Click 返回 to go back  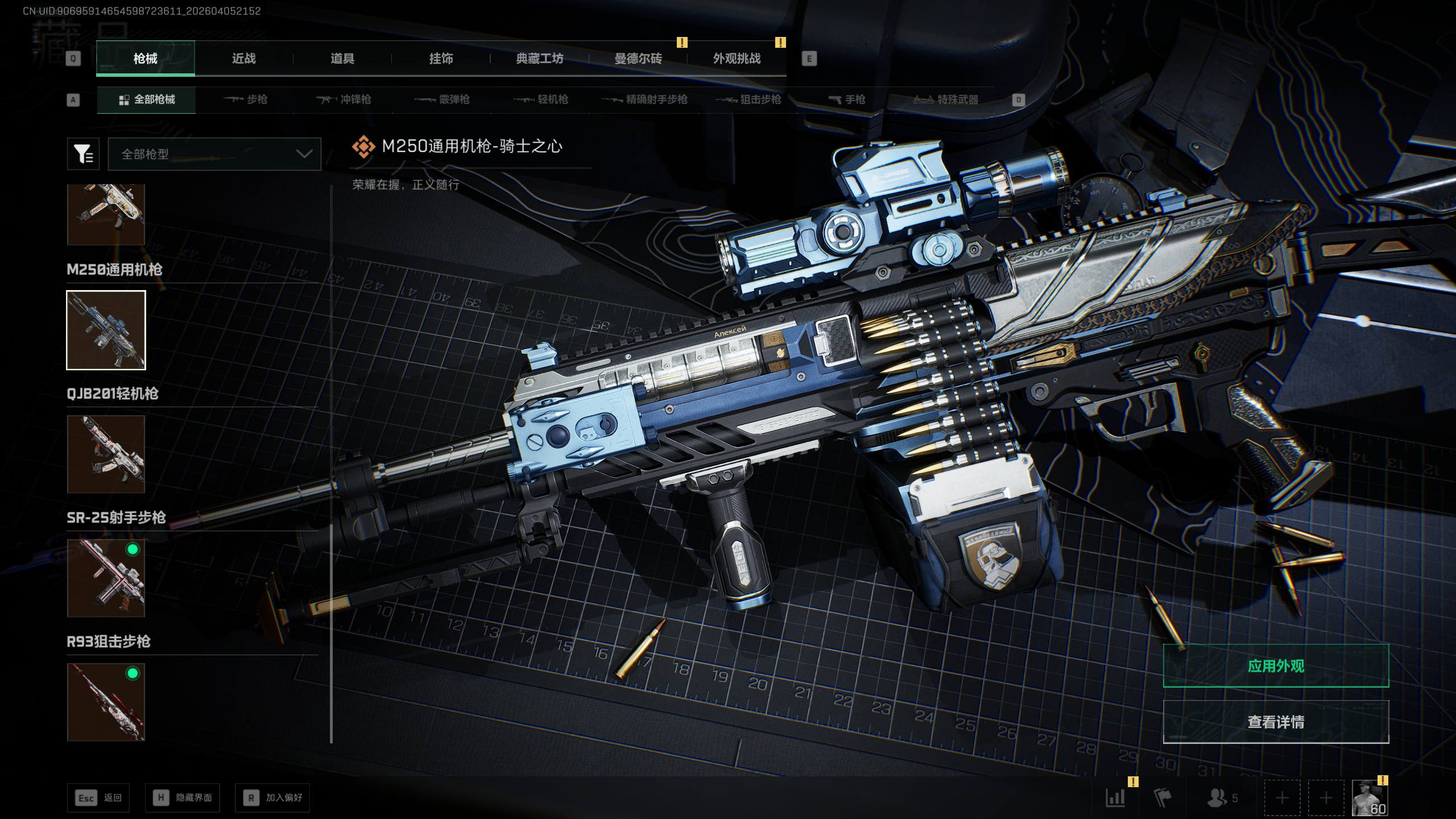[98, 798]
